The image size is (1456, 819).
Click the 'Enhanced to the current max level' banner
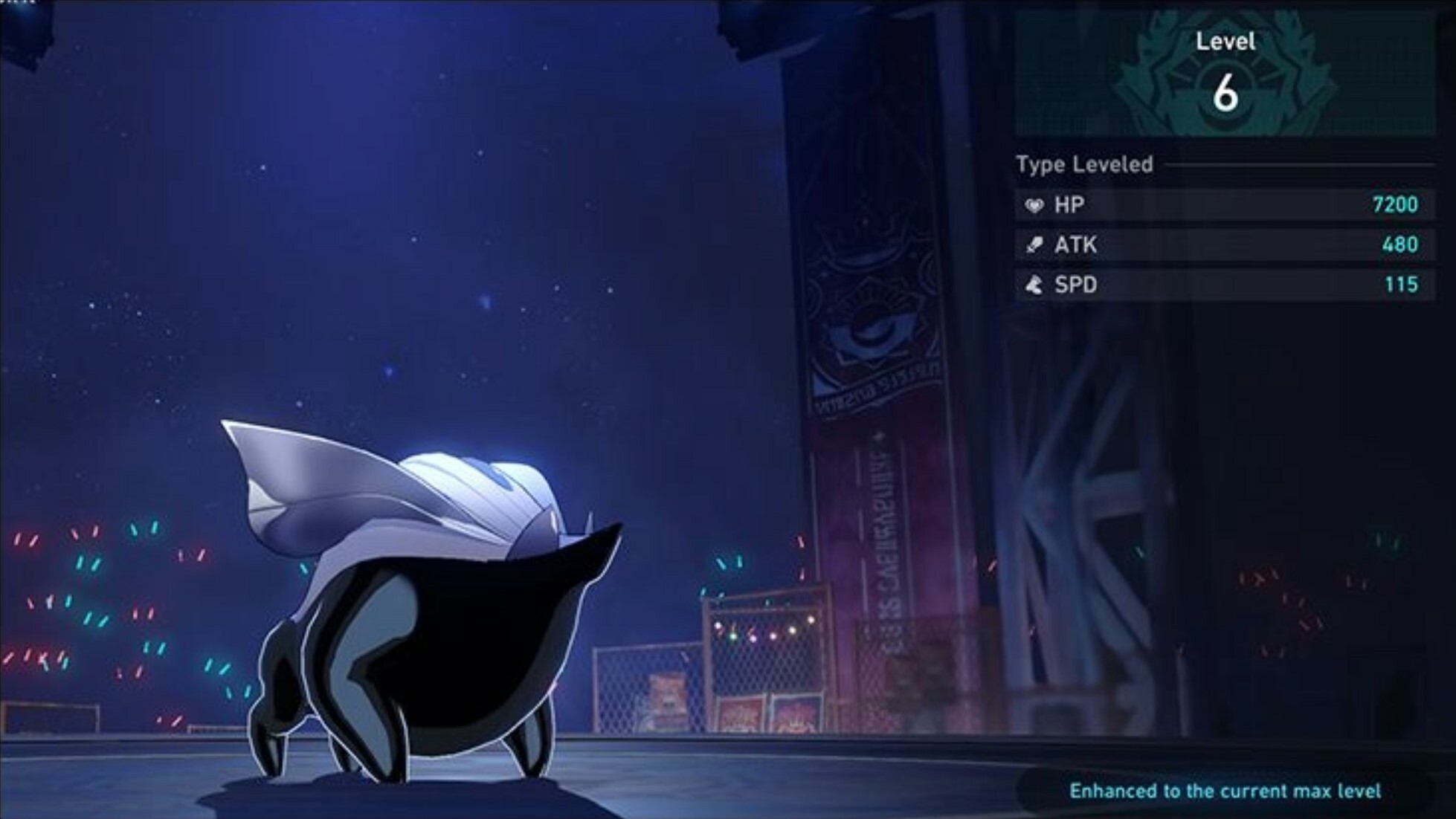coord(1225,791)
